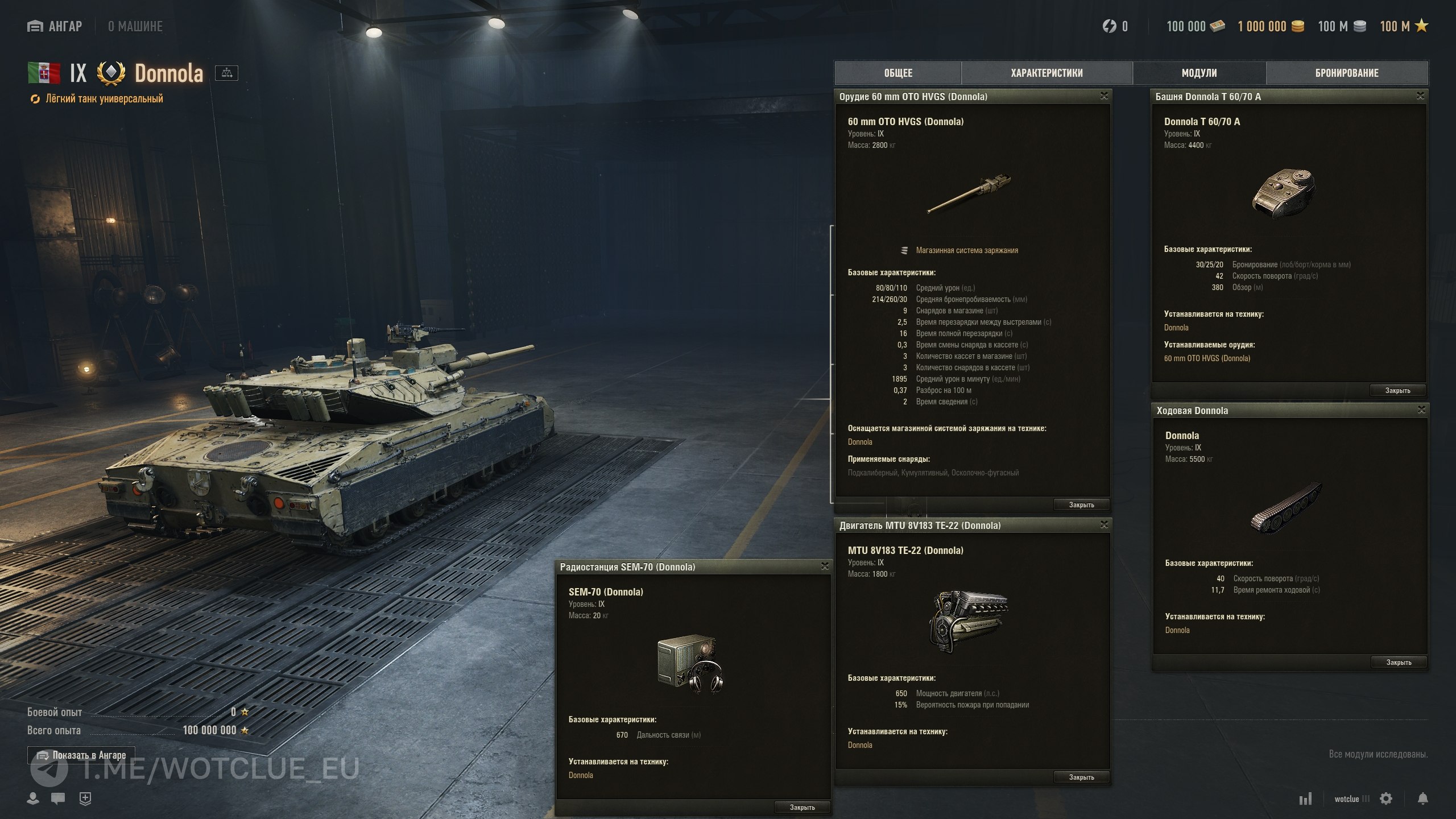The height and width of the screenshot is (819, 1456).
Task: Return to the Ангар screen
Action: tap(55, 26)
